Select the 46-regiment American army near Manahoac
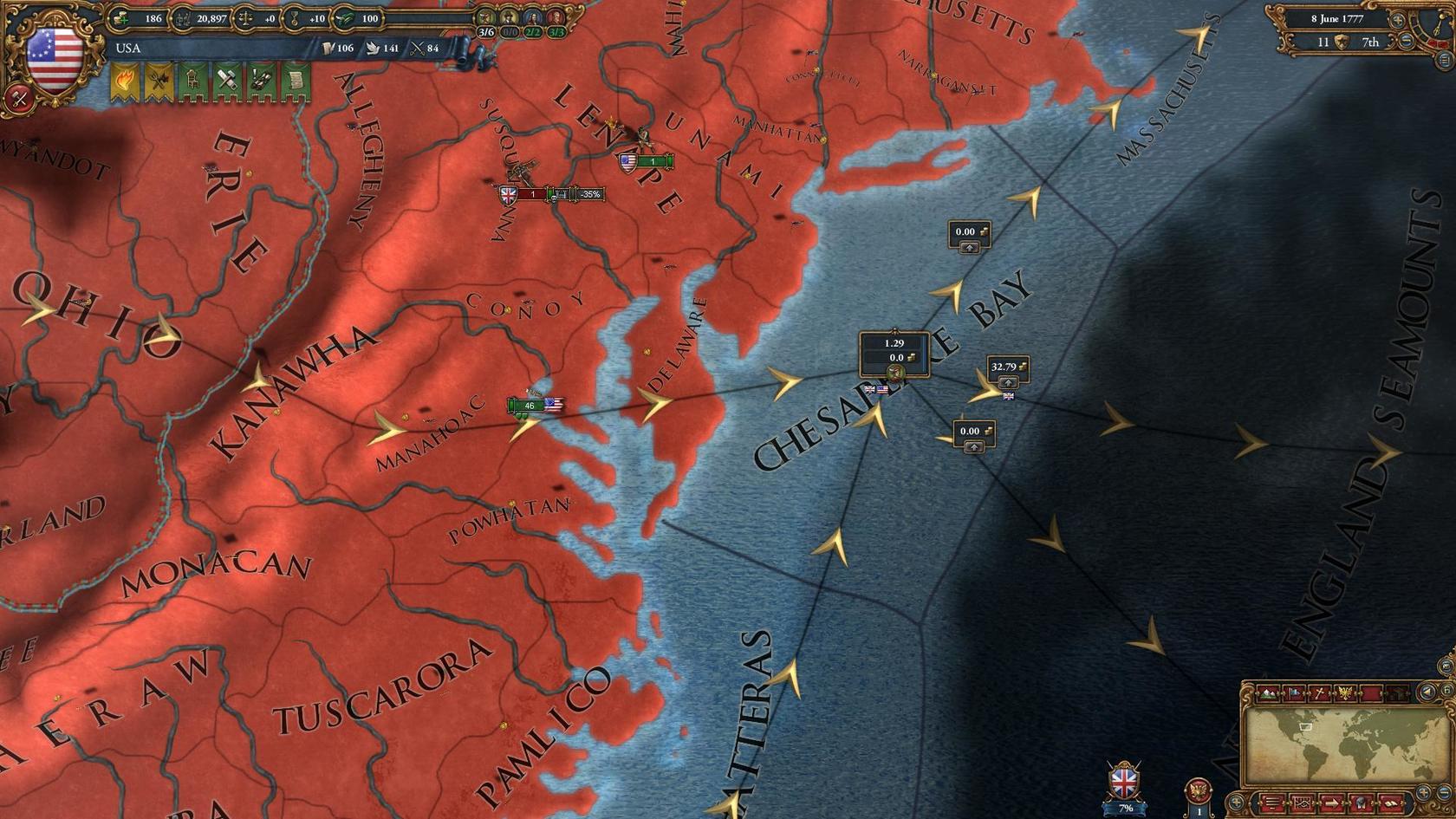The width and height of the screenshot is (1456, 819). pyautogui.click(x=530, y=405)
